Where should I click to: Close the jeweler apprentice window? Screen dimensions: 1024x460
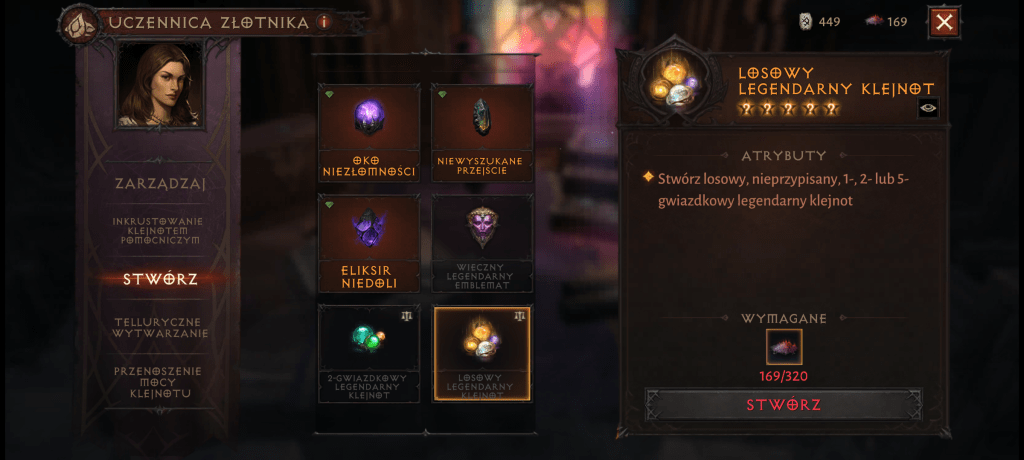[x=944, y=22]
